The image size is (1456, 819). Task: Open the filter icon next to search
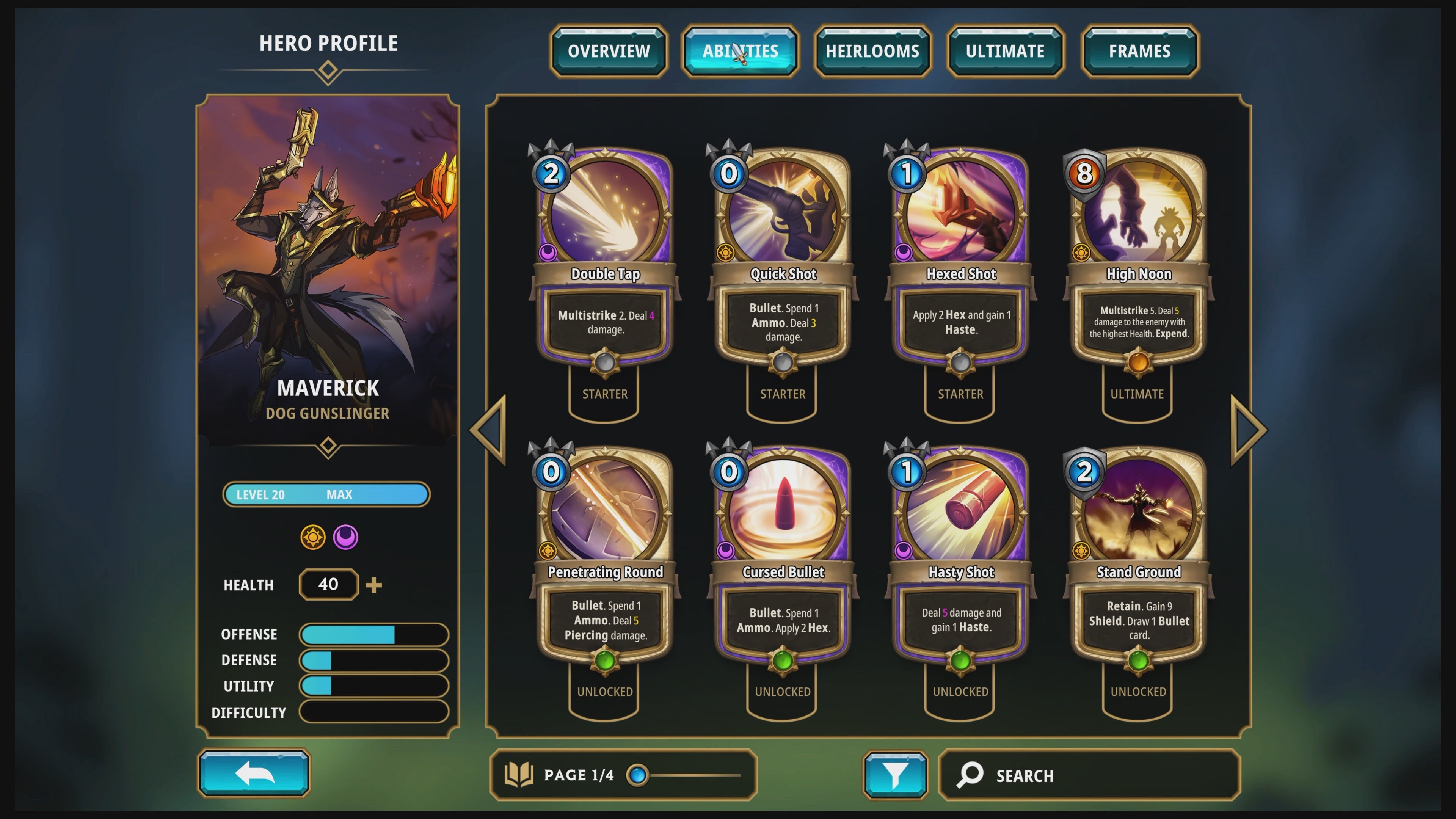895,775
